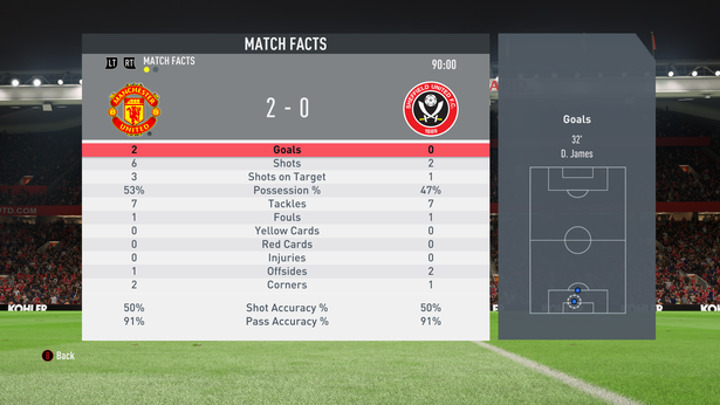Viewport: 720px width, 405px height.
Task: Switch to the Match Facts tab
Action: [168, 62]
